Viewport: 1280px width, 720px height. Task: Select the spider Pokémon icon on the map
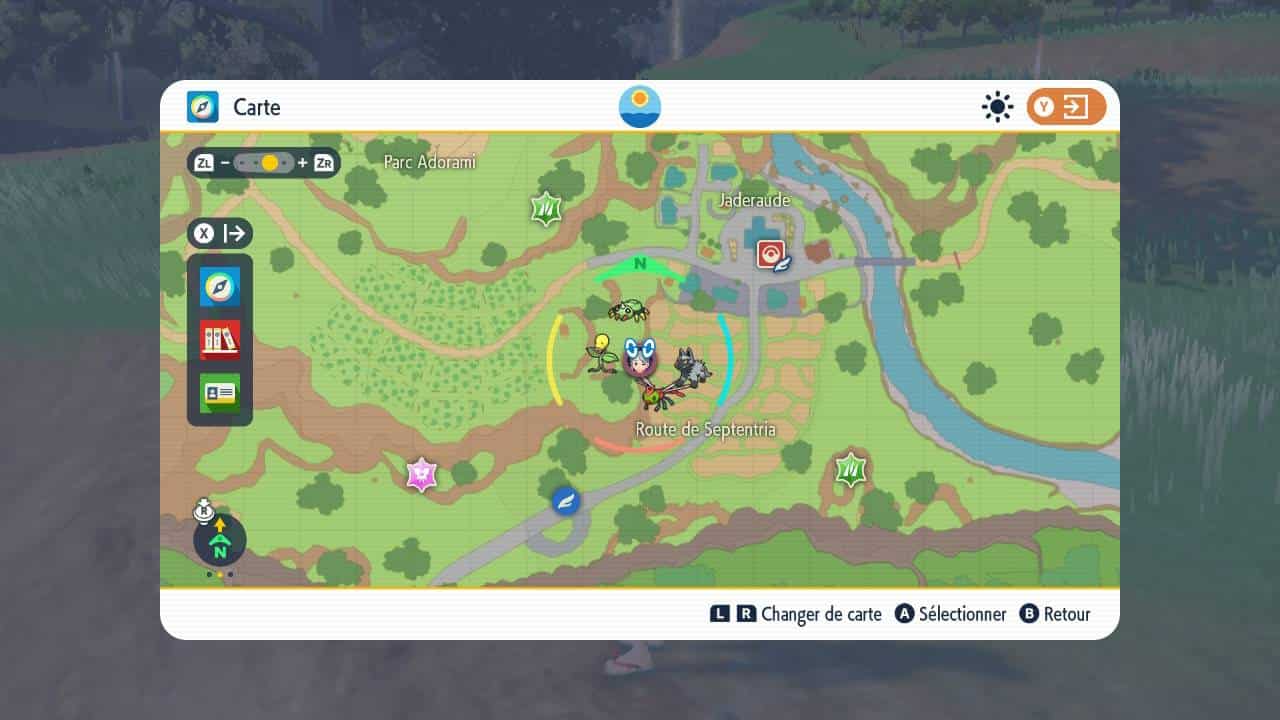(628, 310)
